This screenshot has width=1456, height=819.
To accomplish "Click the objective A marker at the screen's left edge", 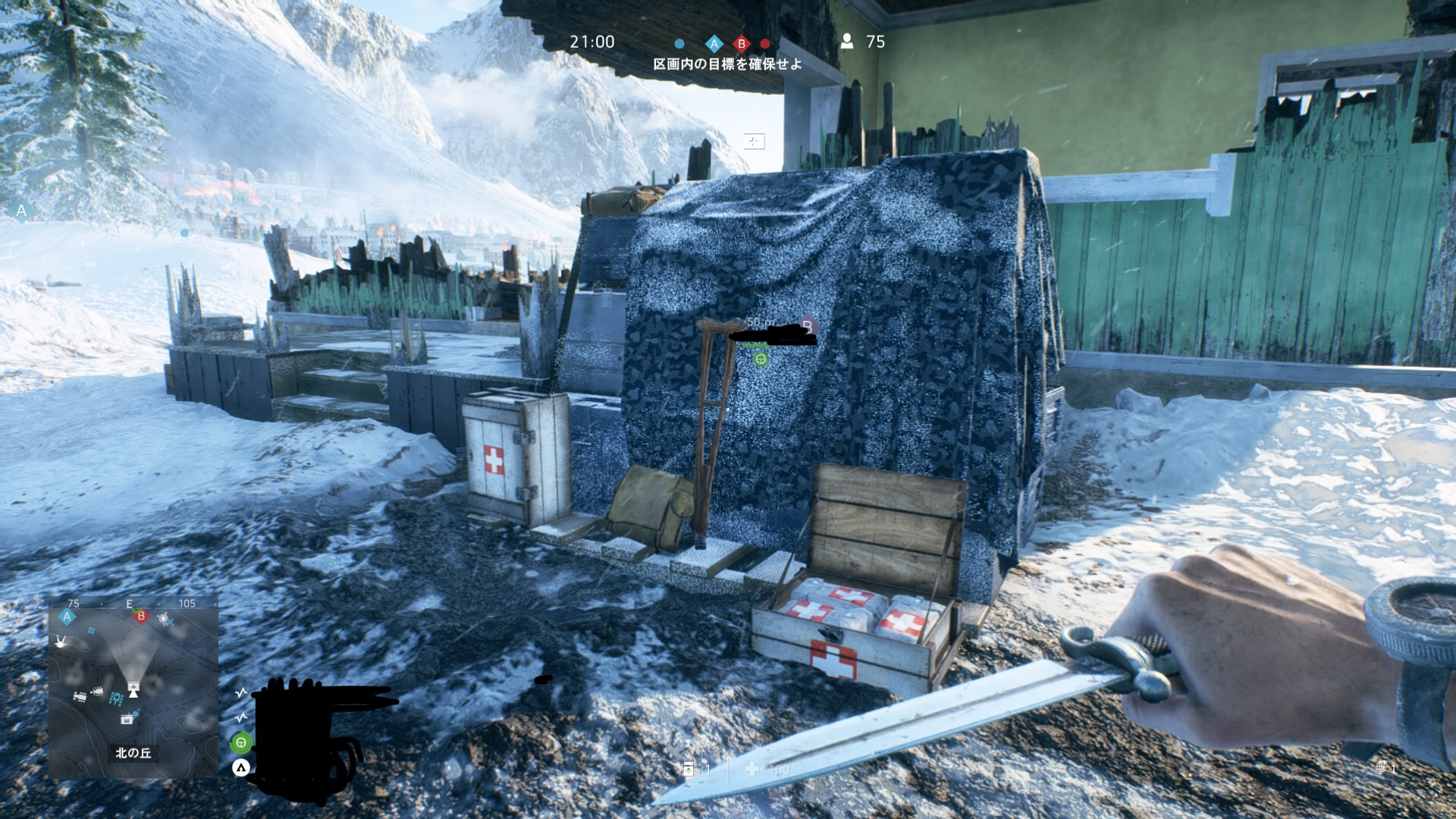I will (21, 212).
